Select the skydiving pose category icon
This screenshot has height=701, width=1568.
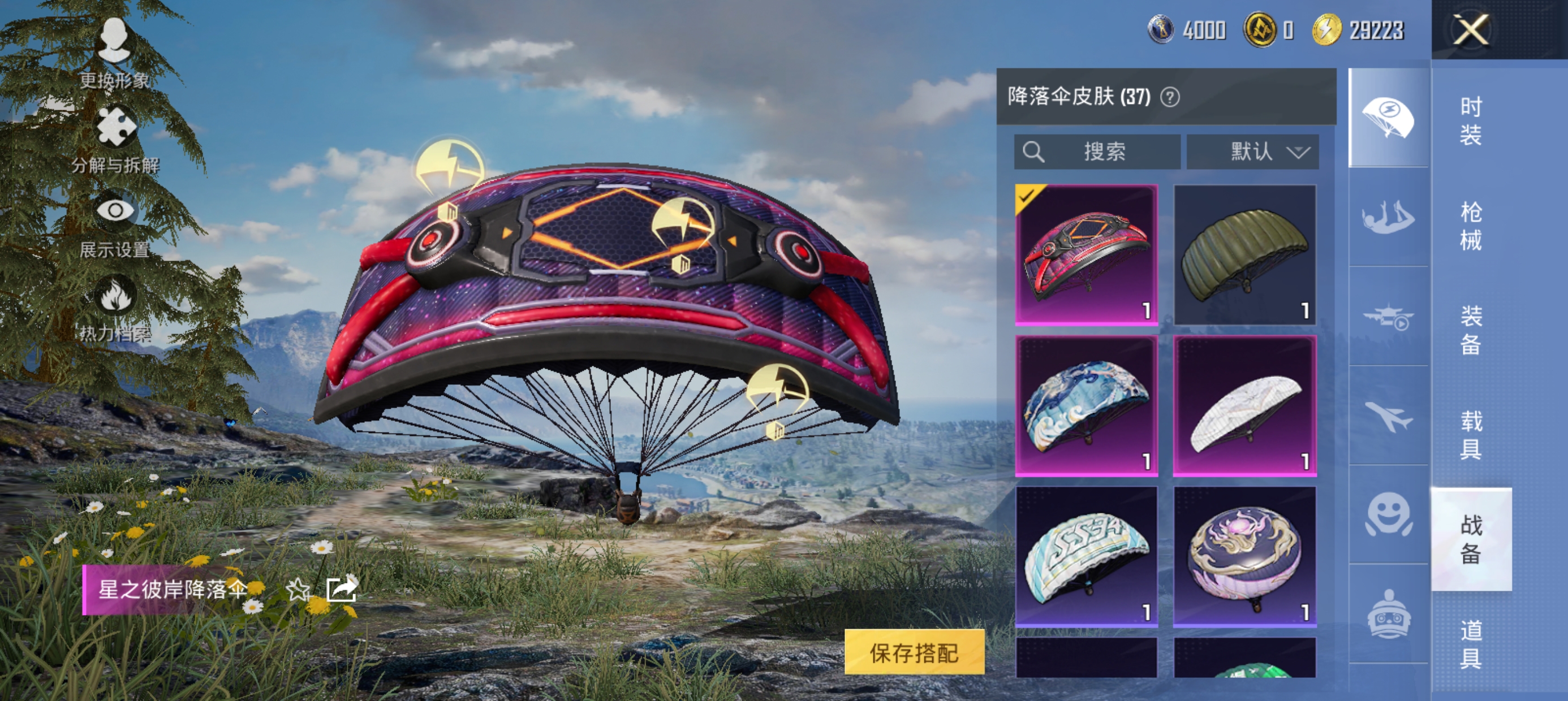(x=1388, y=218)
